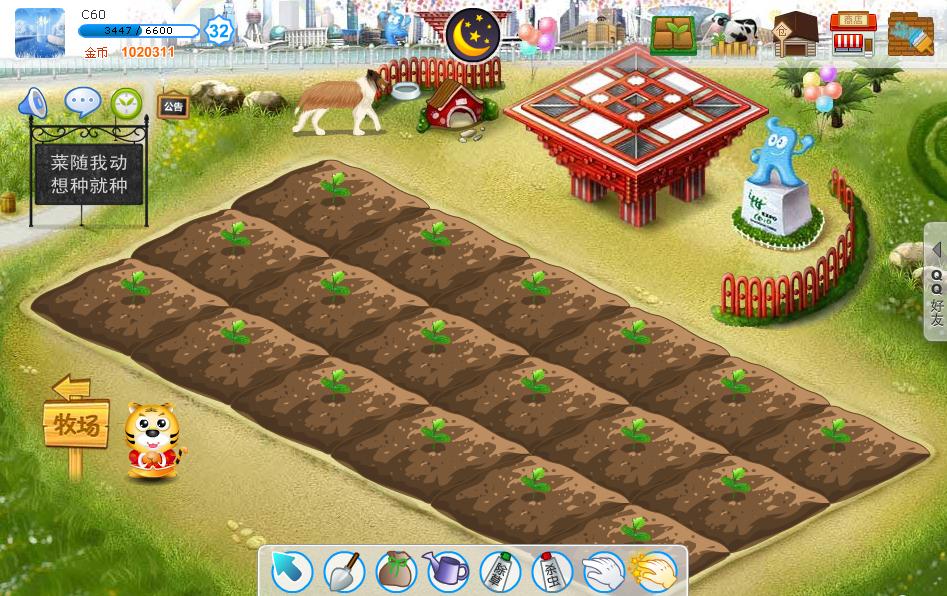Select the 除草 weed killer tube
947x596 pixels.
(x=500, y=571)
